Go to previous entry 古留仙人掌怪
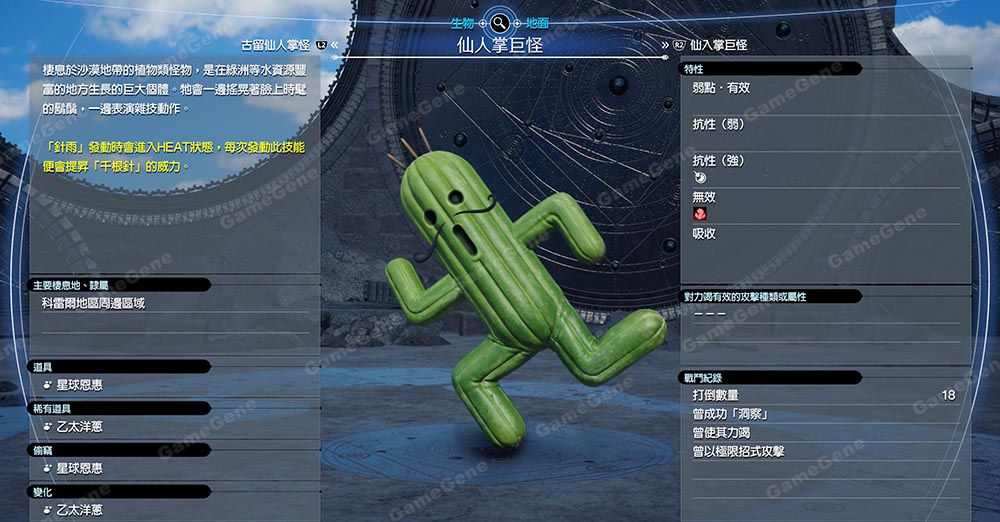Screen dimensions: 1000x522 pyautogui.click(x=276, y=45)
